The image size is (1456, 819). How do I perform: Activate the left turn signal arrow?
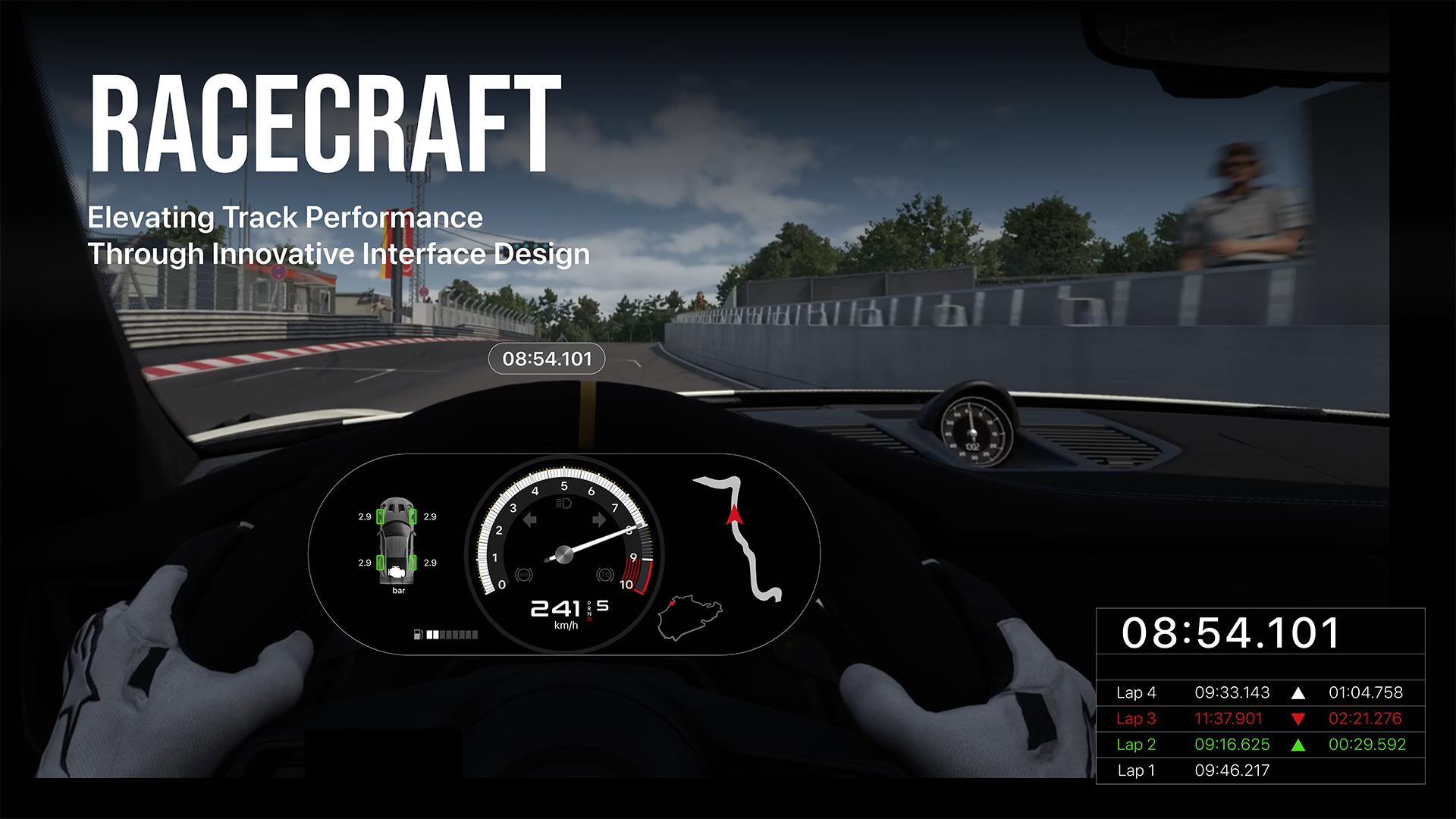point(530,519)
